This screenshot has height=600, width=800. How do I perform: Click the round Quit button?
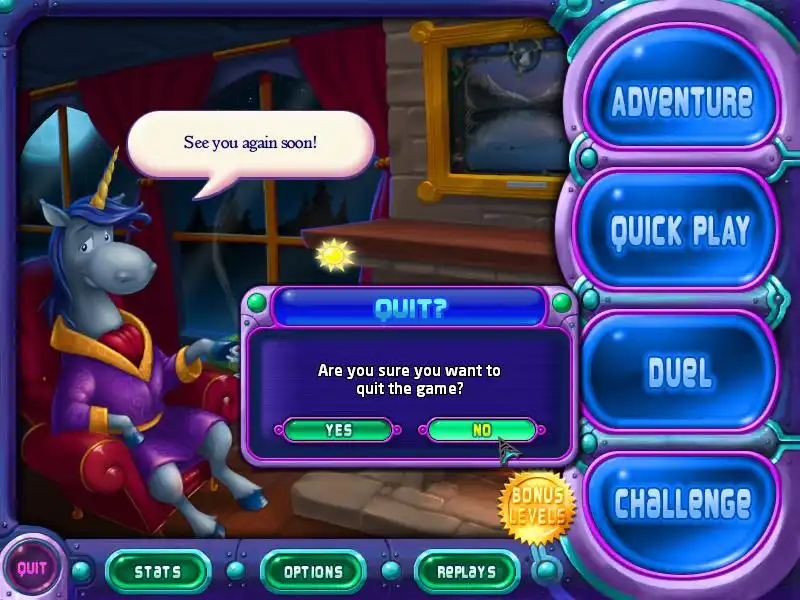click(x=32, y=571)
